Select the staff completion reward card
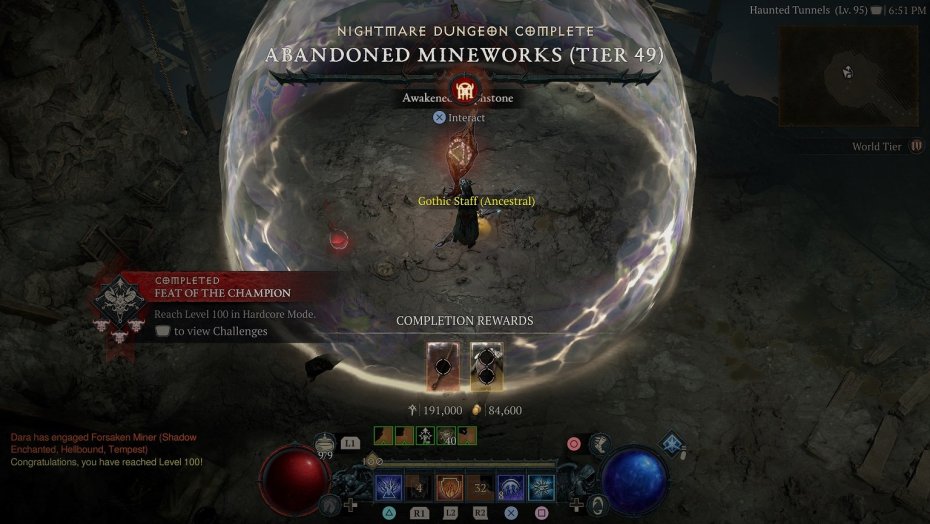Image resolution: width=930 pixels, height=524 pixels. tap(443, 367)
